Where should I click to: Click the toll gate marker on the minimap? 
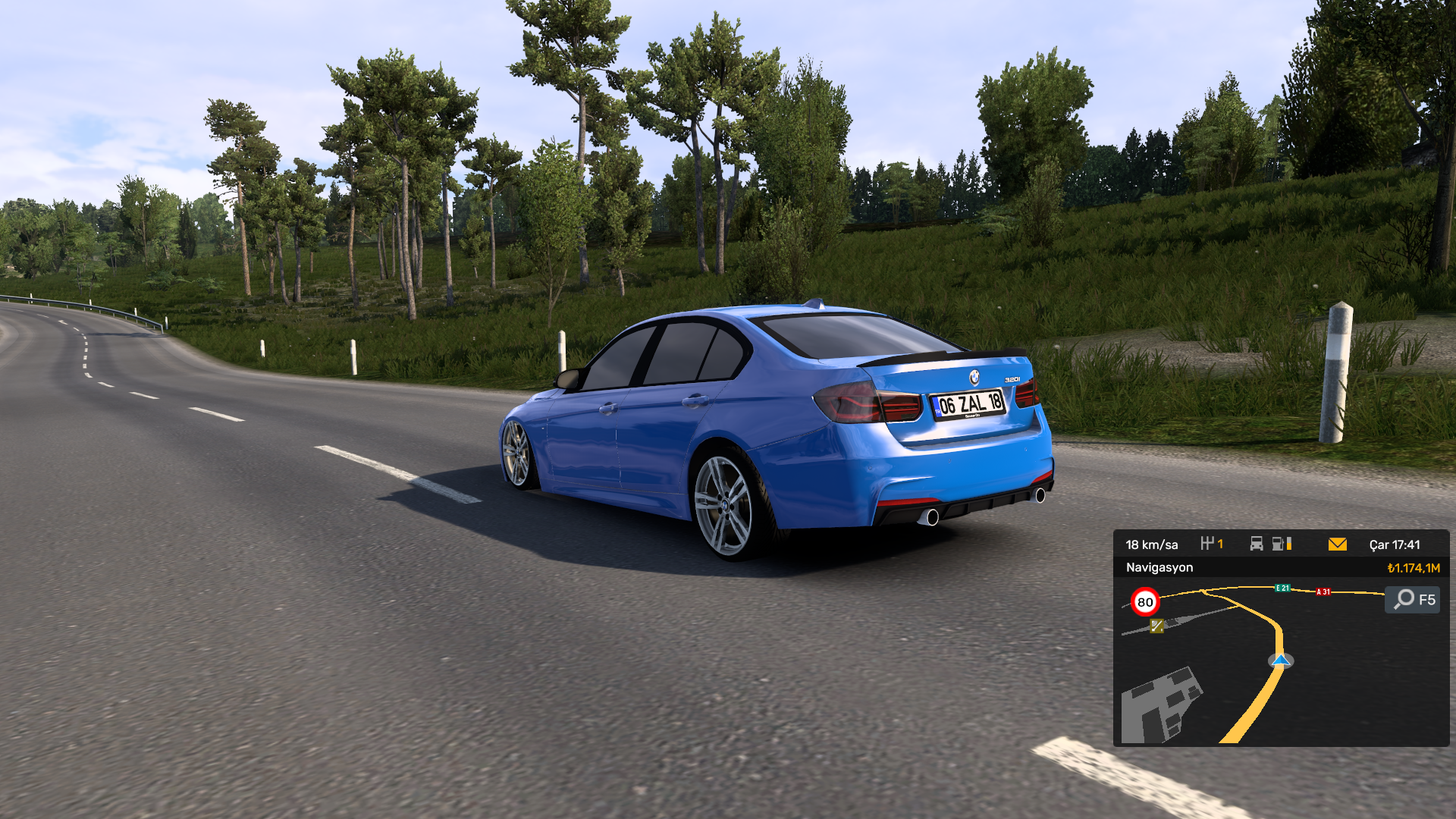point(1156,626)
